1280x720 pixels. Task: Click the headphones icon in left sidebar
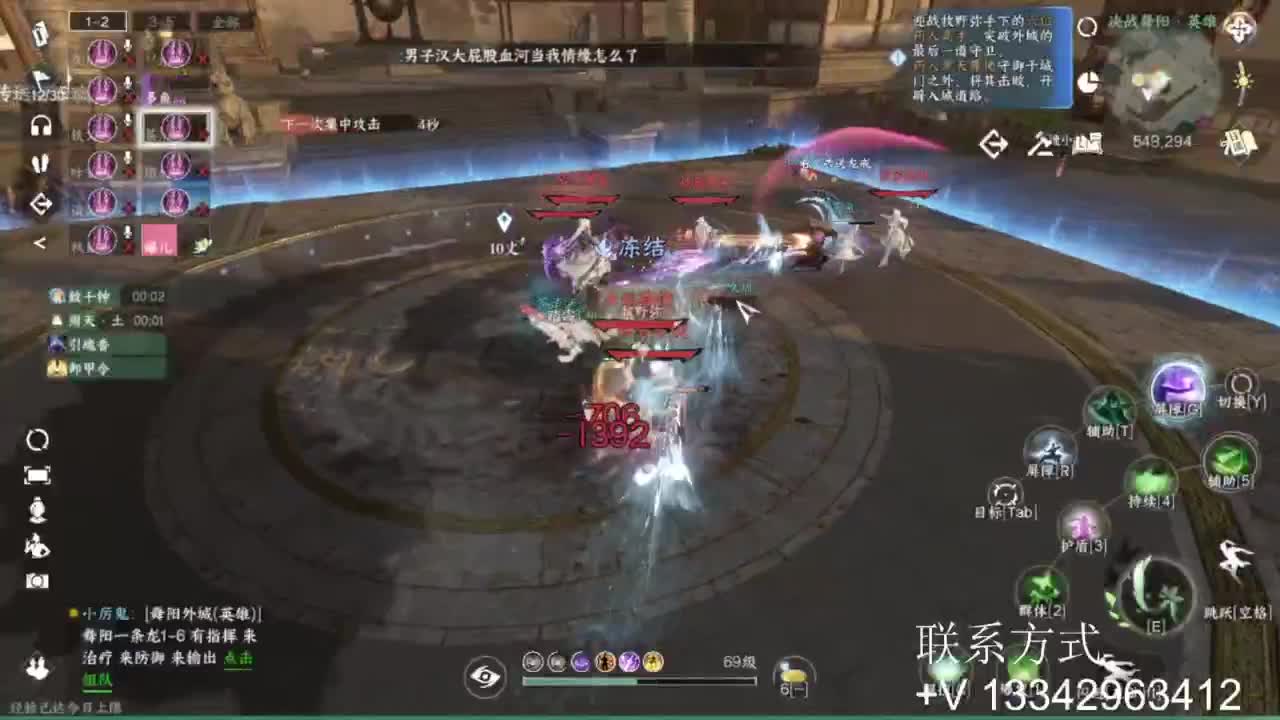pos(40,123)
